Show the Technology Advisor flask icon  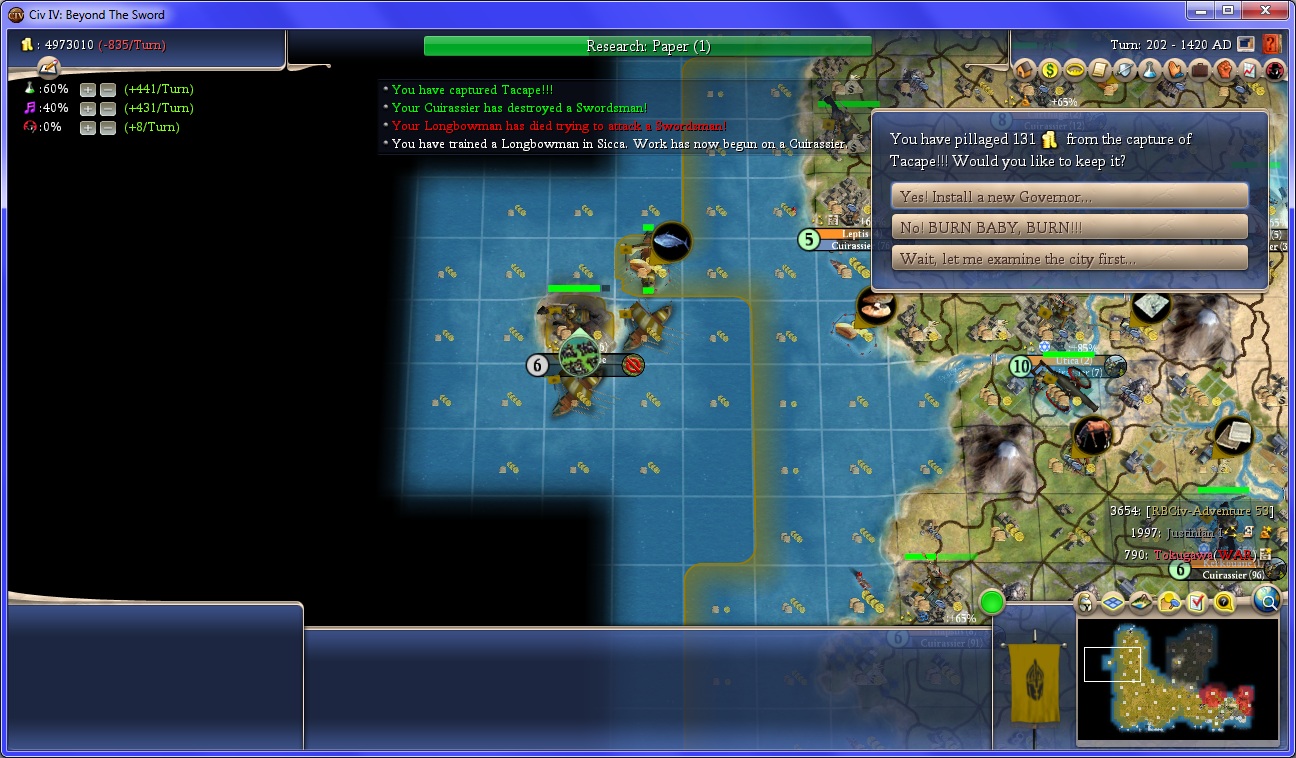coord(1149,70)
